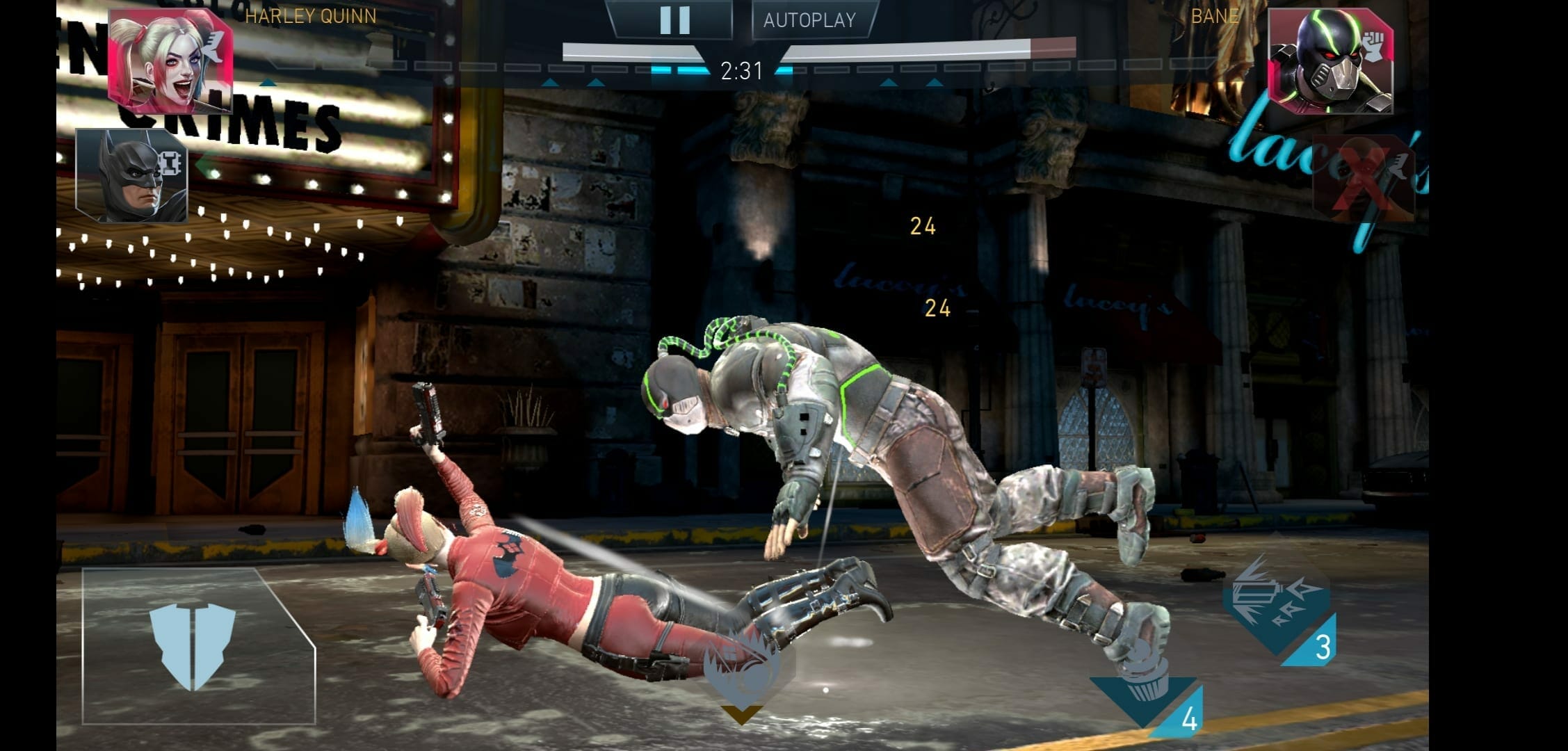Image resolution: width=1568 pixels, height=751 pixels.
Task: Toggle the Autoplay button
Action: click(x=810, y=20)
